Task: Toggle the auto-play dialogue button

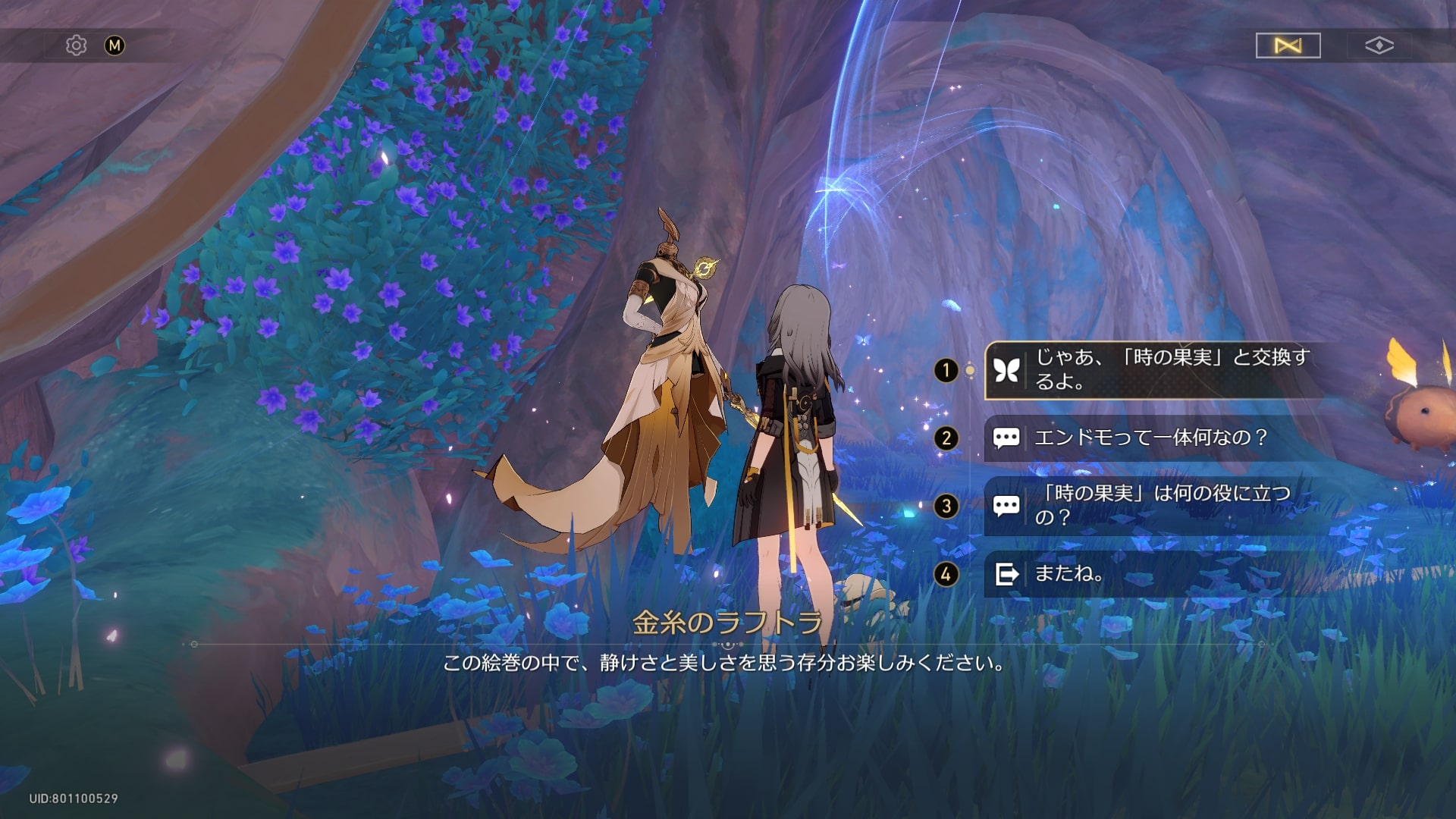Action: [1288, 45]
